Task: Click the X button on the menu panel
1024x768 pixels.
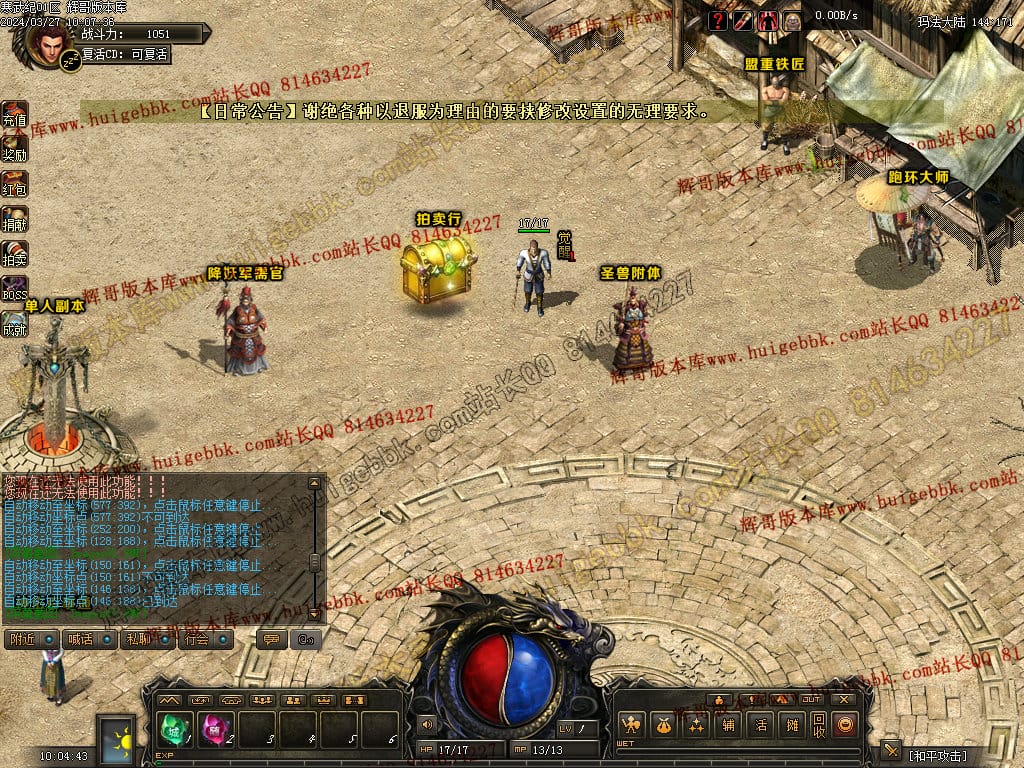Action: click(845, 699)
